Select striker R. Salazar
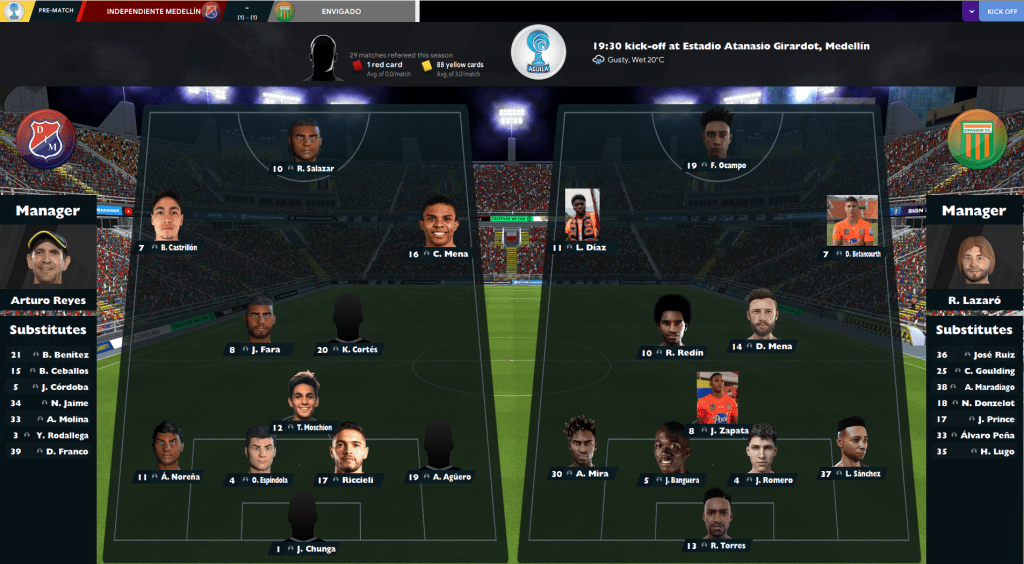 tap(304, 168)
